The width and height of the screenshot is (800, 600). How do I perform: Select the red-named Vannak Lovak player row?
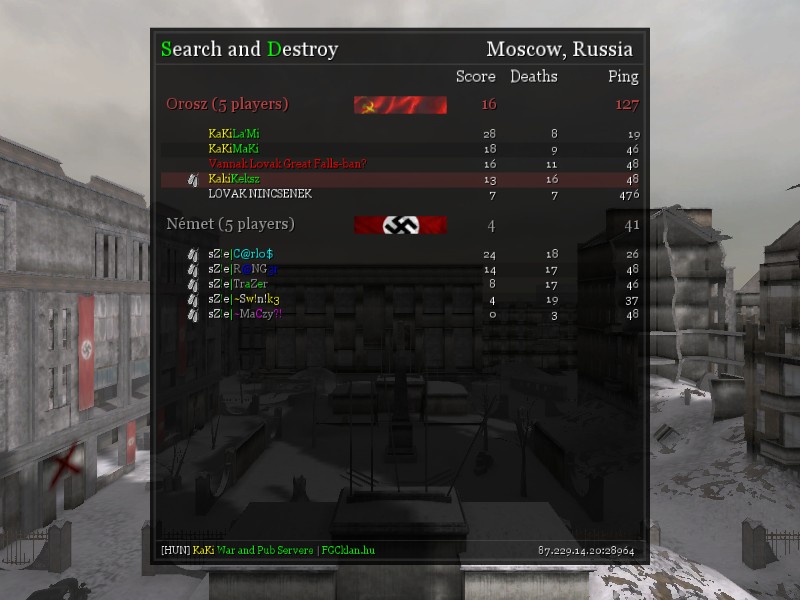(287, 163)
